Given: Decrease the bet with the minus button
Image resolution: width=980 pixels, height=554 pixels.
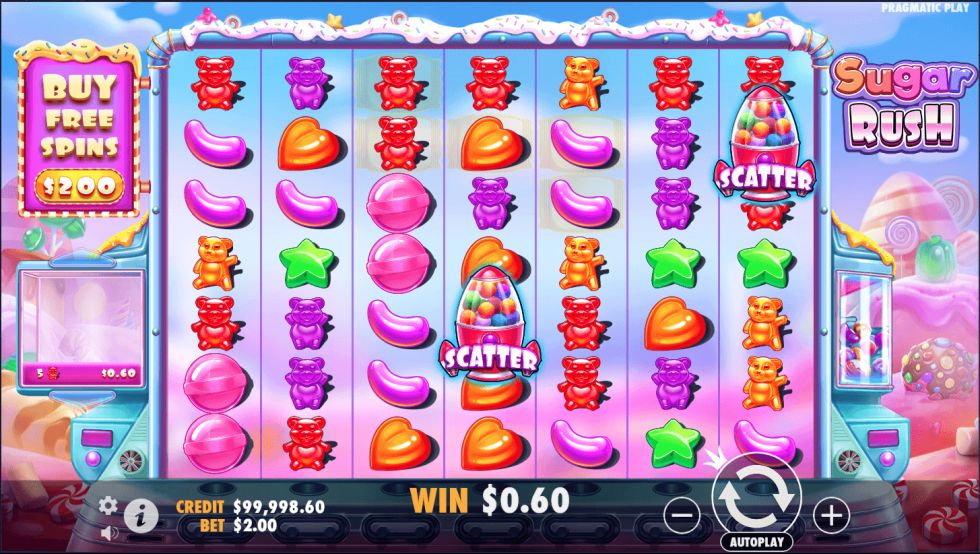Looking at the screenshot, I should pyautogui.click(x=682, y=515).
